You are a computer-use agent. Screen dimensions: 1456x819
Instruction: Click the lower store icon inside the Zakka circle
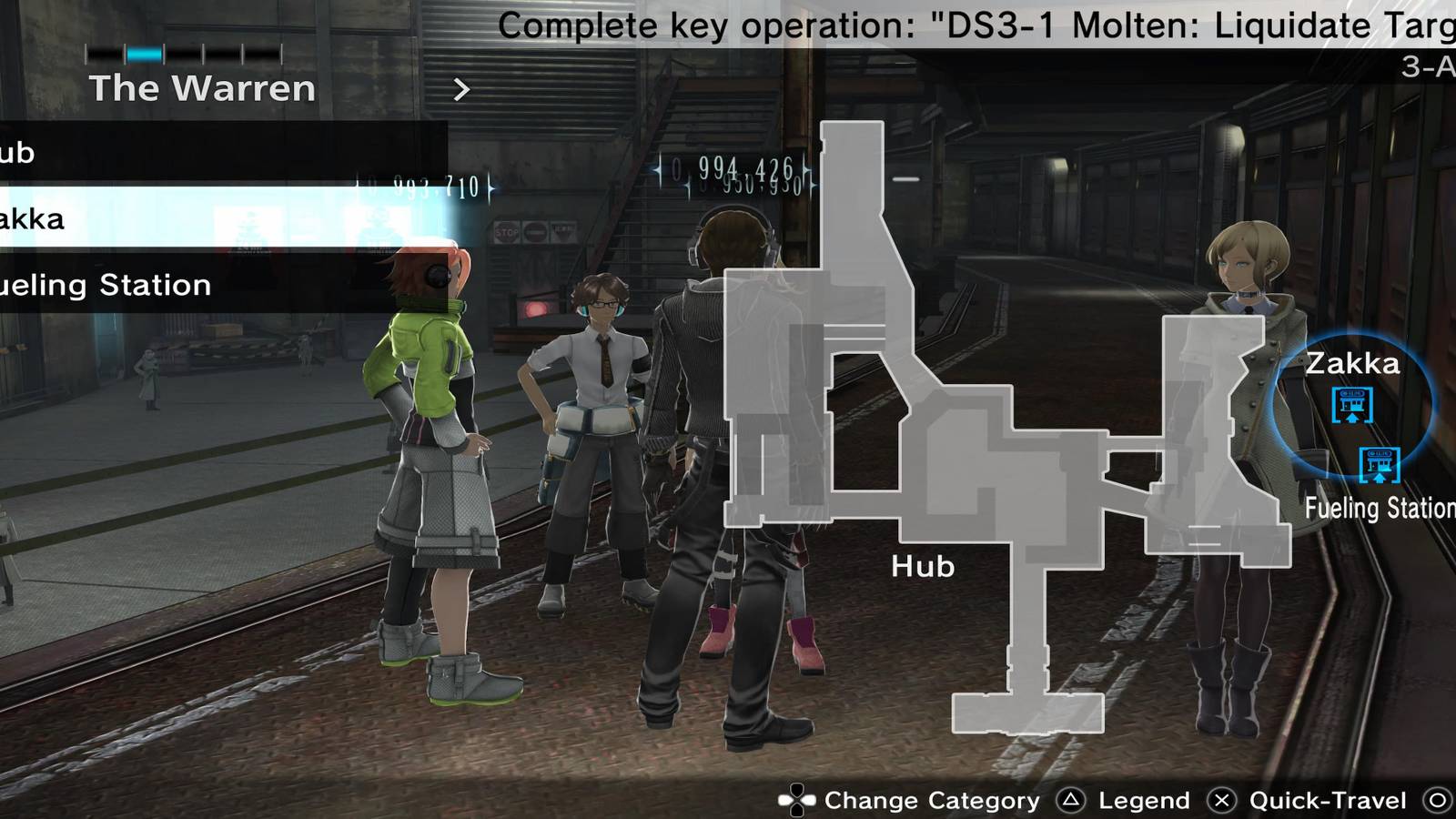click(x=1380, y=466)
